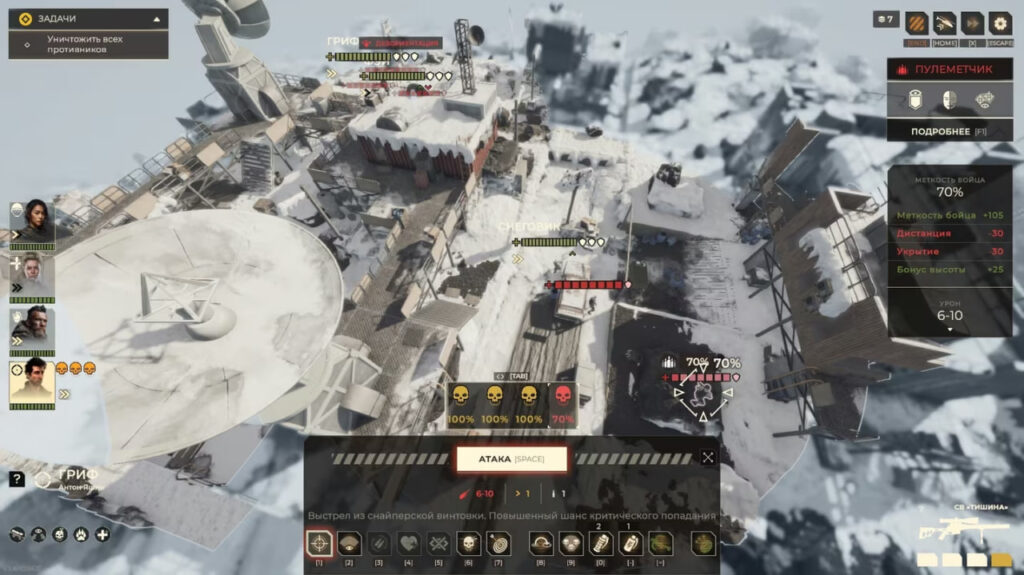The height and width of the screenshot is (575, 1024).
Task: Open the question mark help button
Action: (x=17, y=479)
